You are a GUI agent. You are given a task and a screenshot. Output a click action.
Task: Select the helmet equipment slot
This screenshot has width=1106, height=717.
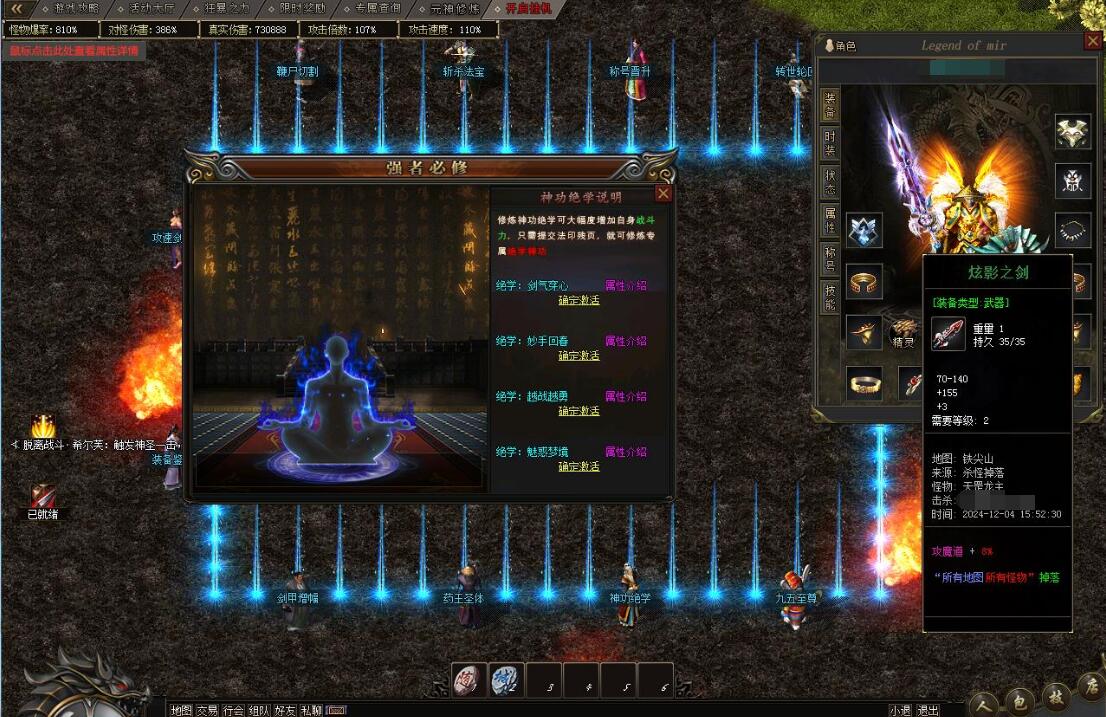(x=1073, y=131)
